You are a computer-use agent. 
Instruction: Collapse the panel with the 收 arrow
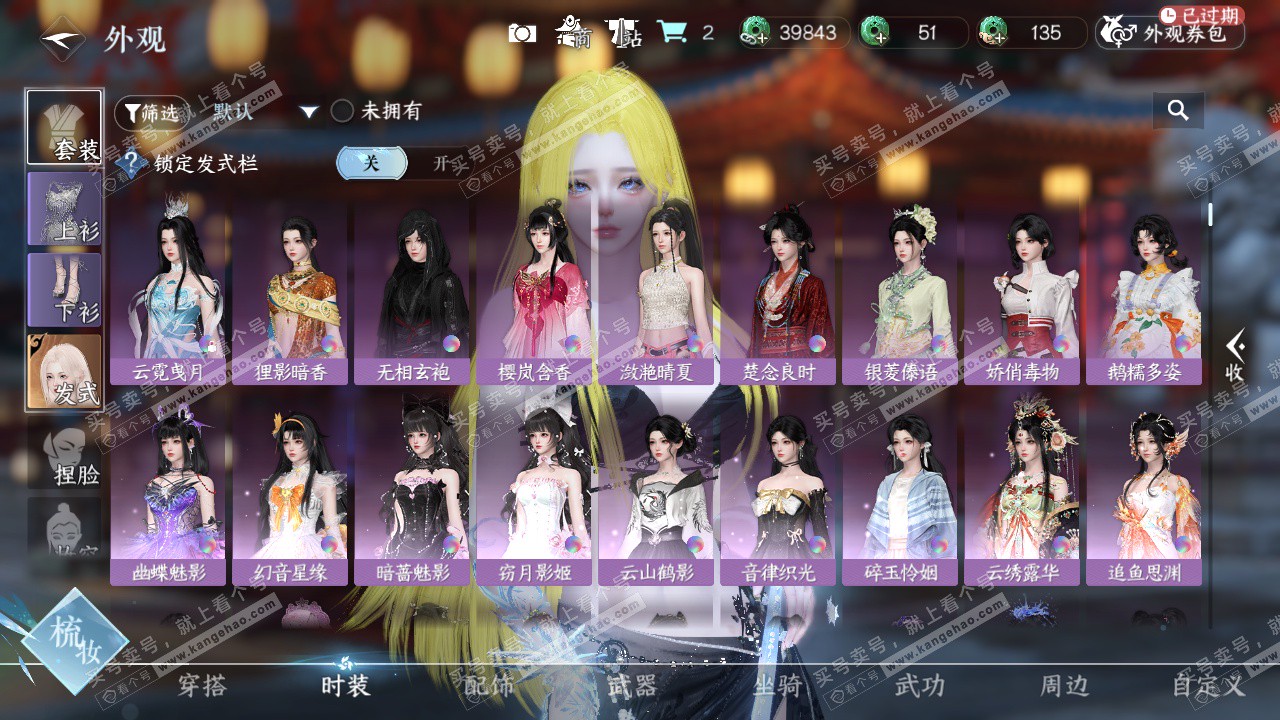pyautogui.click(x=1236, y=356)
